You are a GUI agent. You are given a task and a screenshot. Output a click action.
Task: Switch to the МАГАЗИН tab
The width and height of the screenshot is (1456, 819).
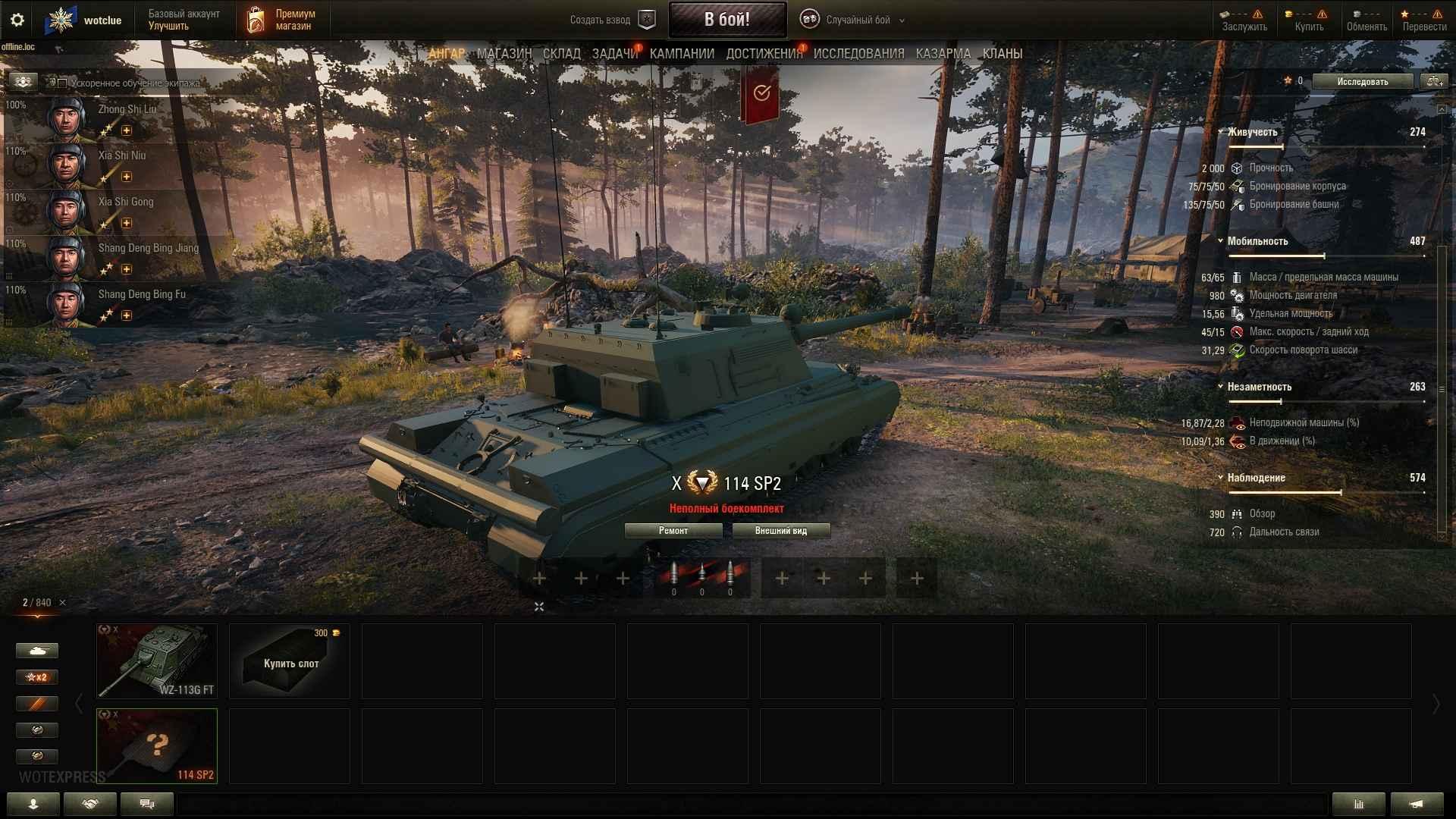click(504, 54)
